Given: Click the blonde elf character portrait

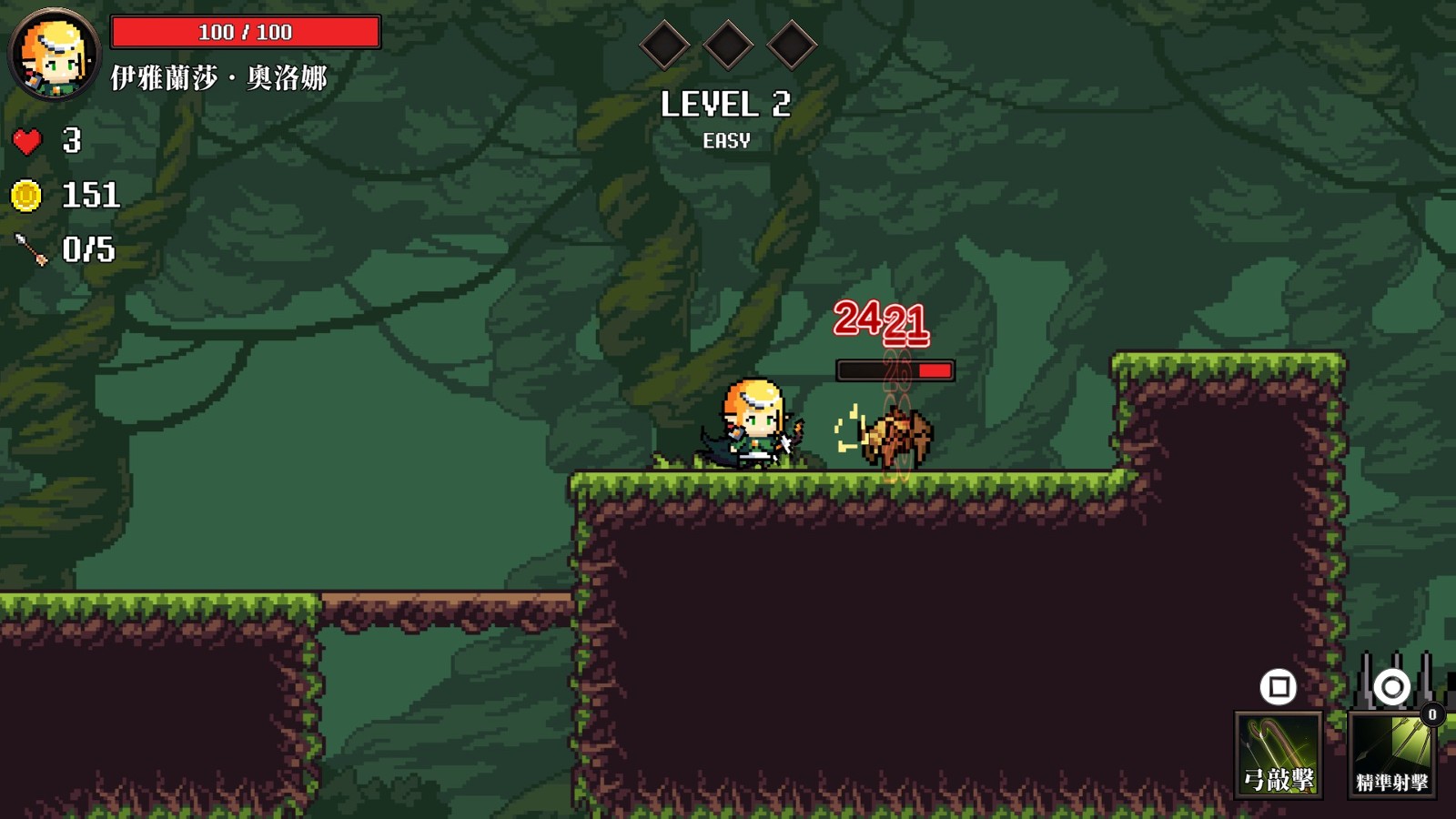Looking at the screenshot, I should pos(54,55).
